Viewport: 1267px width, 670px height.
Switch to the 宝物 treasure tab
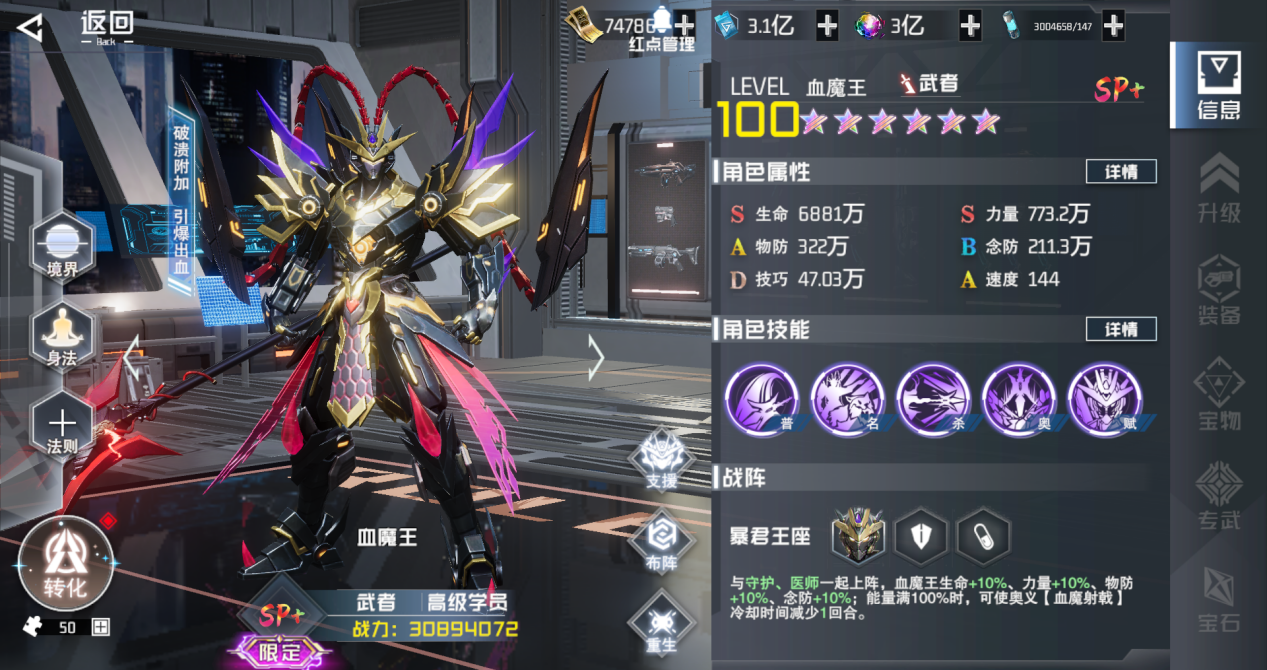(x=1219, y=393)
